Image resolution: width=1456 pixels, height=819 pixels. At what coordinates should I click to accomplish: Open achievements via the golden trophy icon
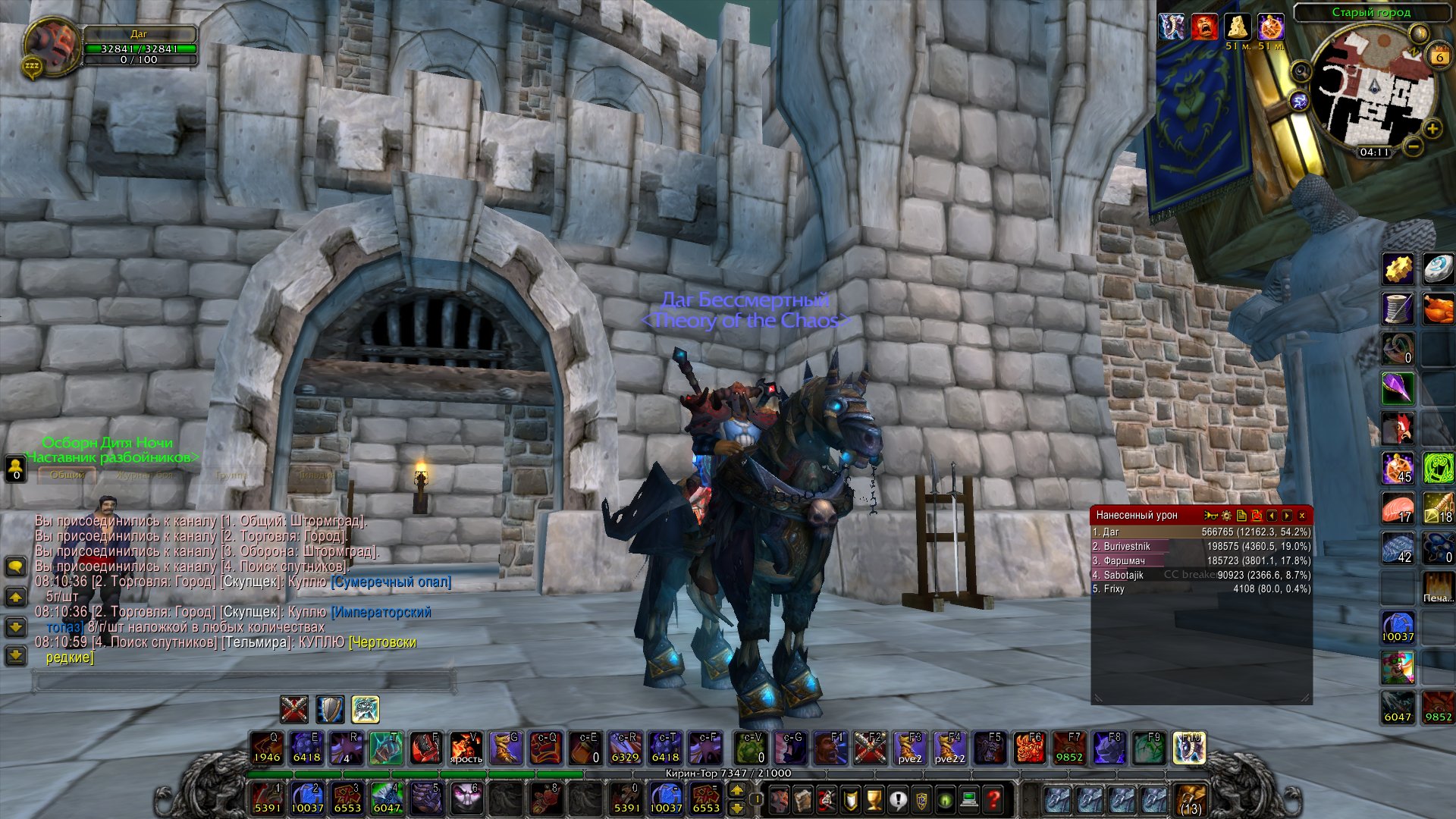coord(874,799)
